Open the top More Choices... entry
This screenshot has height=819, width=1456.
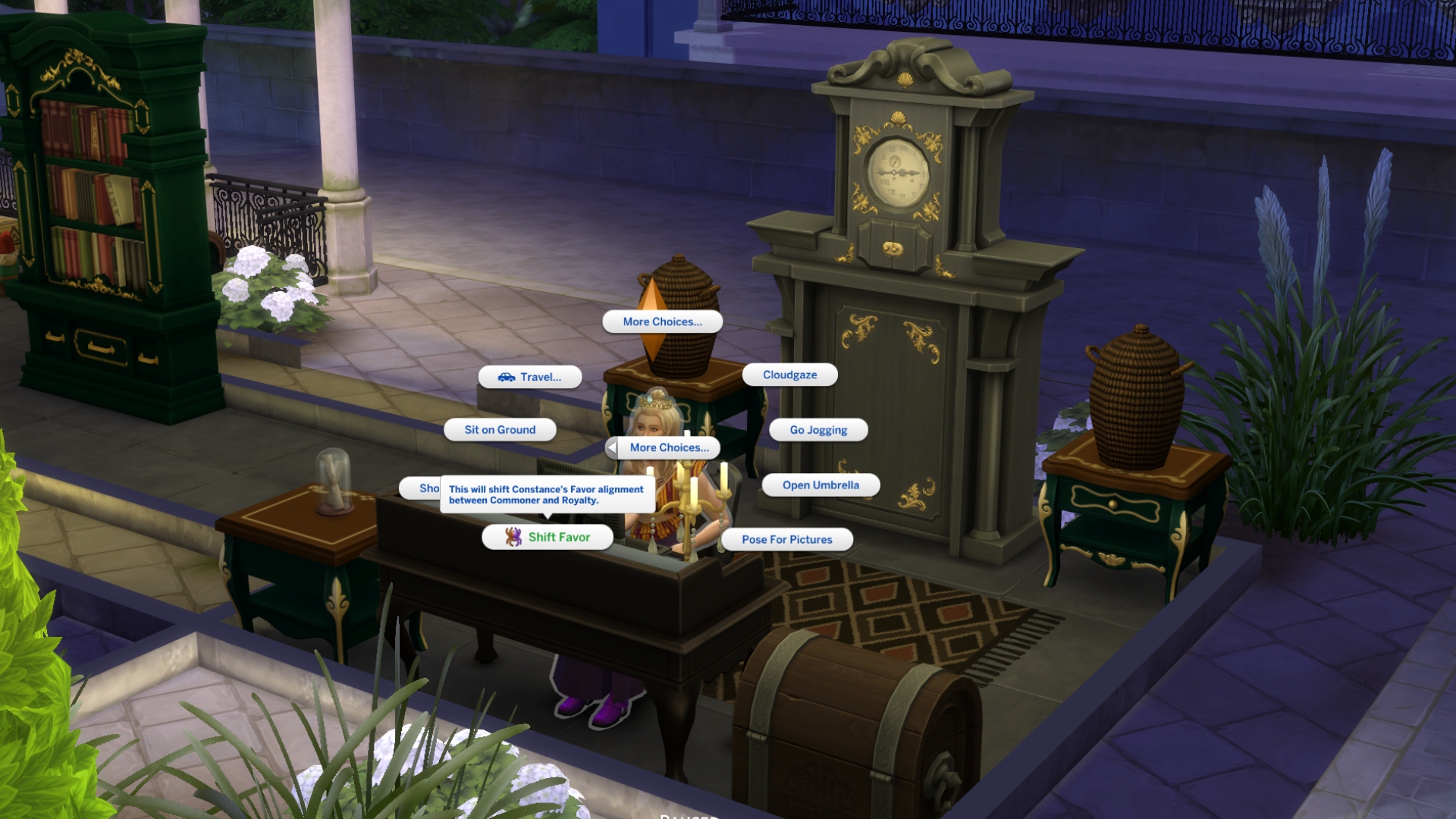(x=663, y=321)
